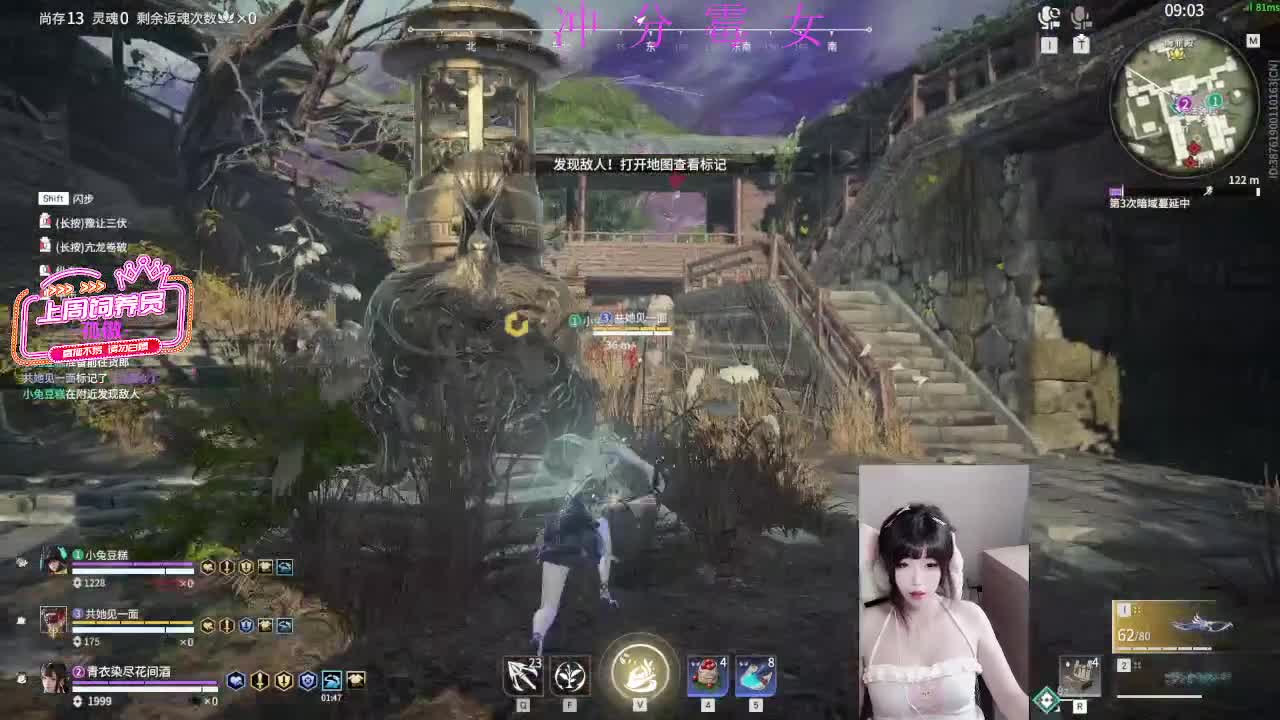Click the shield buff icon on 小兔豆糕's row

(x=246, y=568)
